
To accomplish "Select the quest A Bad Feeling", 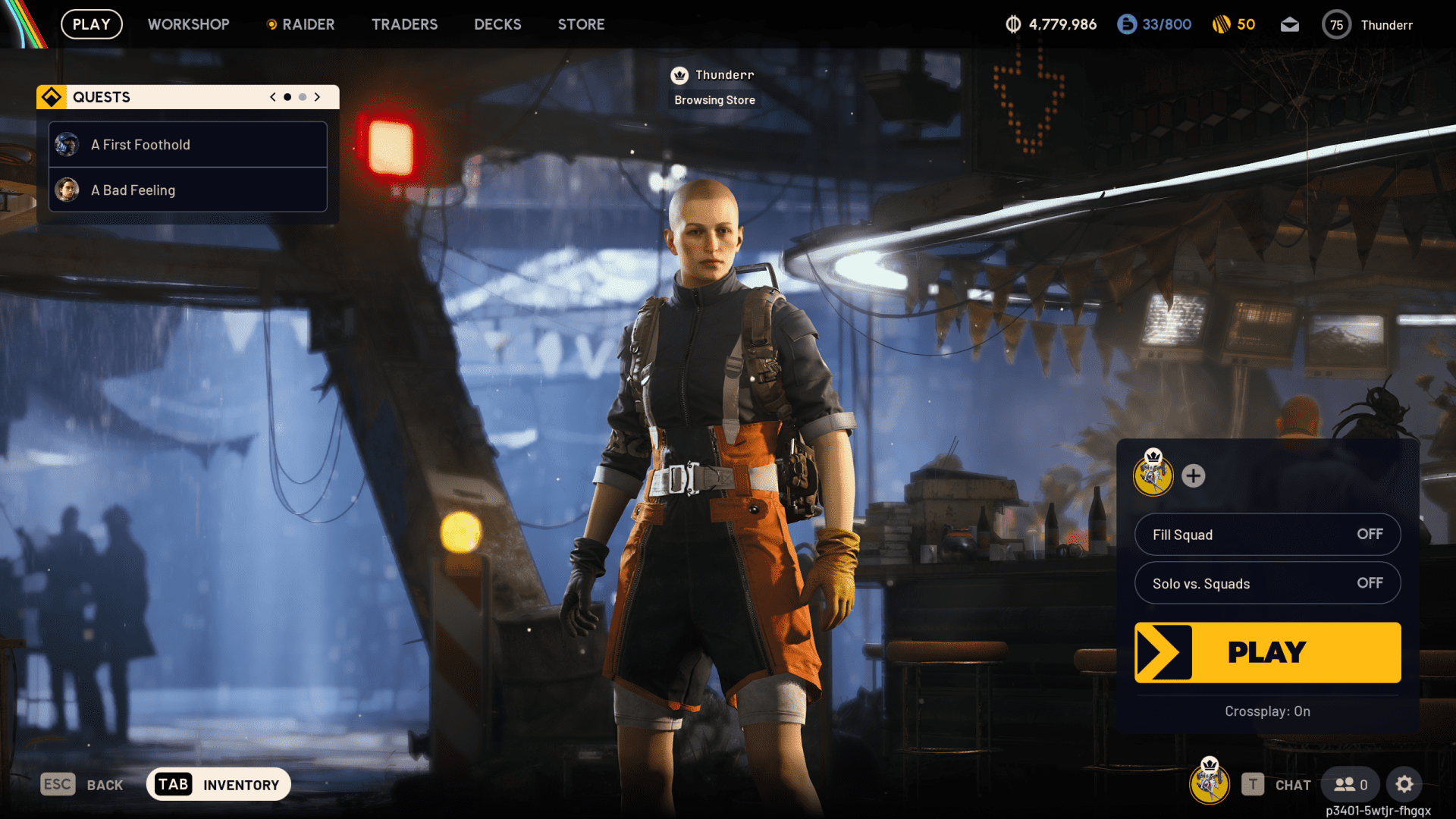I will point(187,190).
